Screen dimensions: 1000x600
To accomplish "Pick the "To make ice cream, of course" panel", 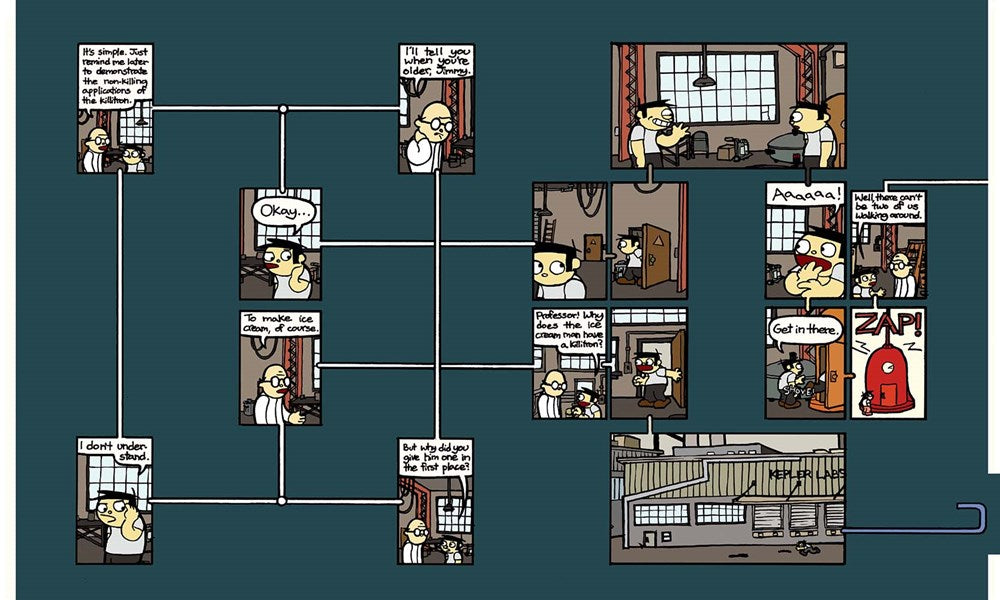I will [280, 367].
